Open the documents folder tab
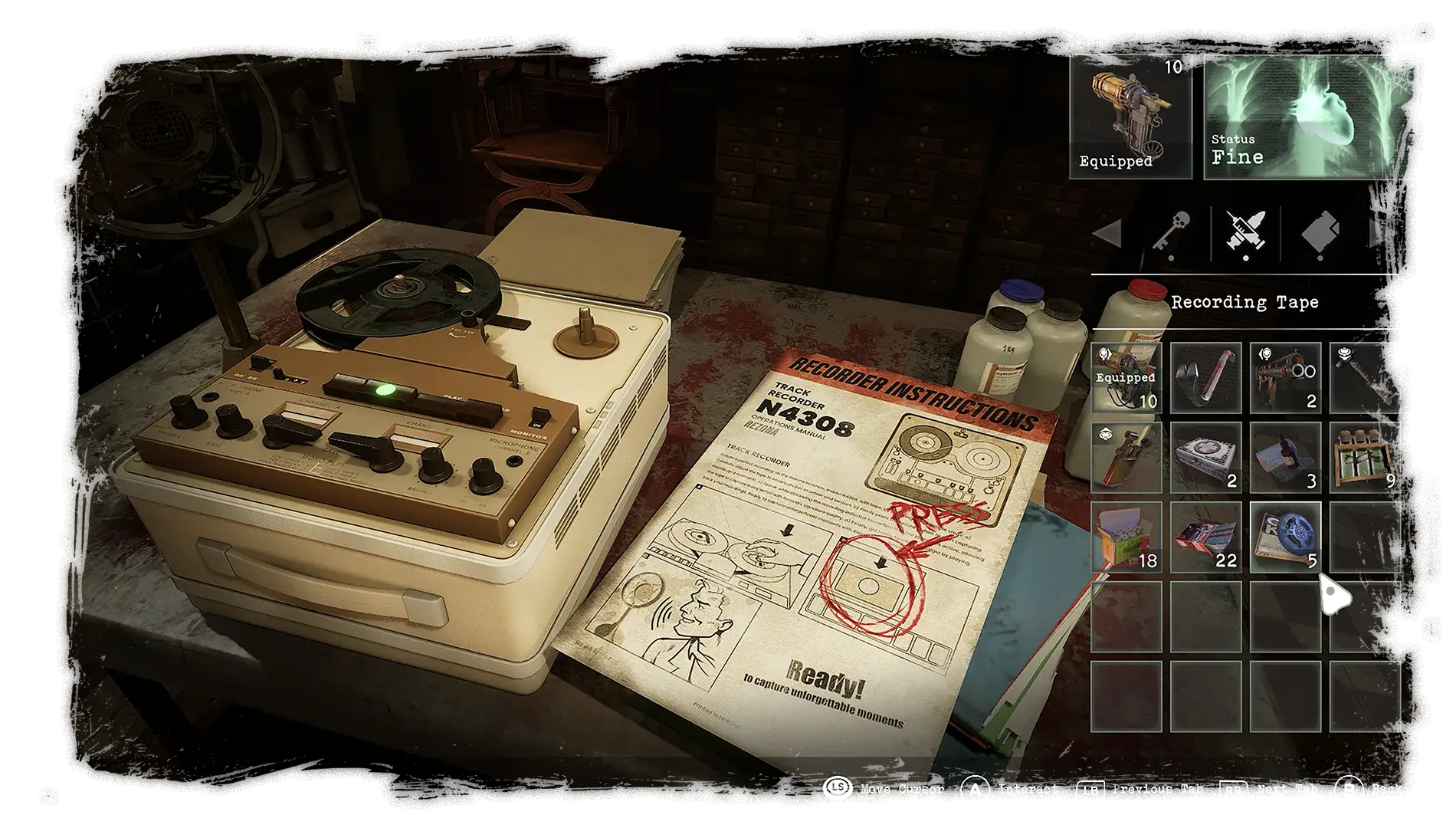Viewport: 1456px width, 828px height. [1320, 232]
